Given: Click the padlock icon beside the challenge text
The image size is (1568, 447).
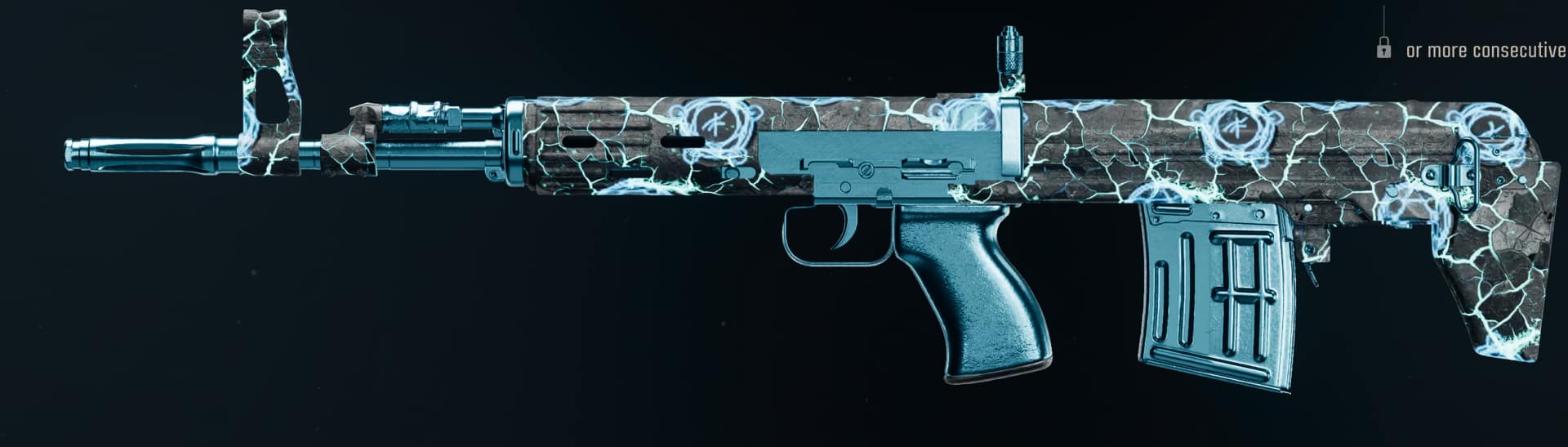Looking at the screenshot, I should click(x=1383, y=49).
